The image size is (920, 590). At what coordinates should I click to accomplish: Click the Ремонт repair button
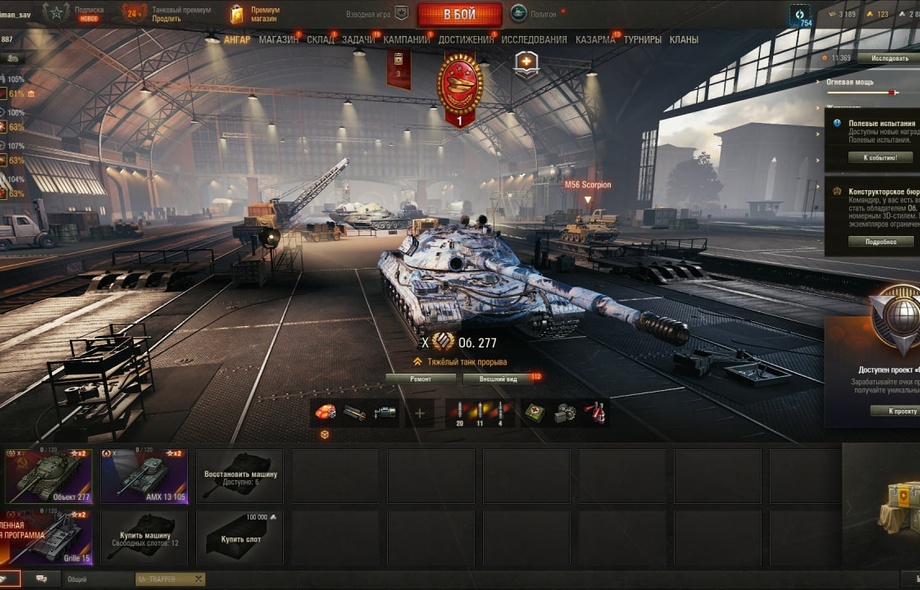(x=420, y=379)
